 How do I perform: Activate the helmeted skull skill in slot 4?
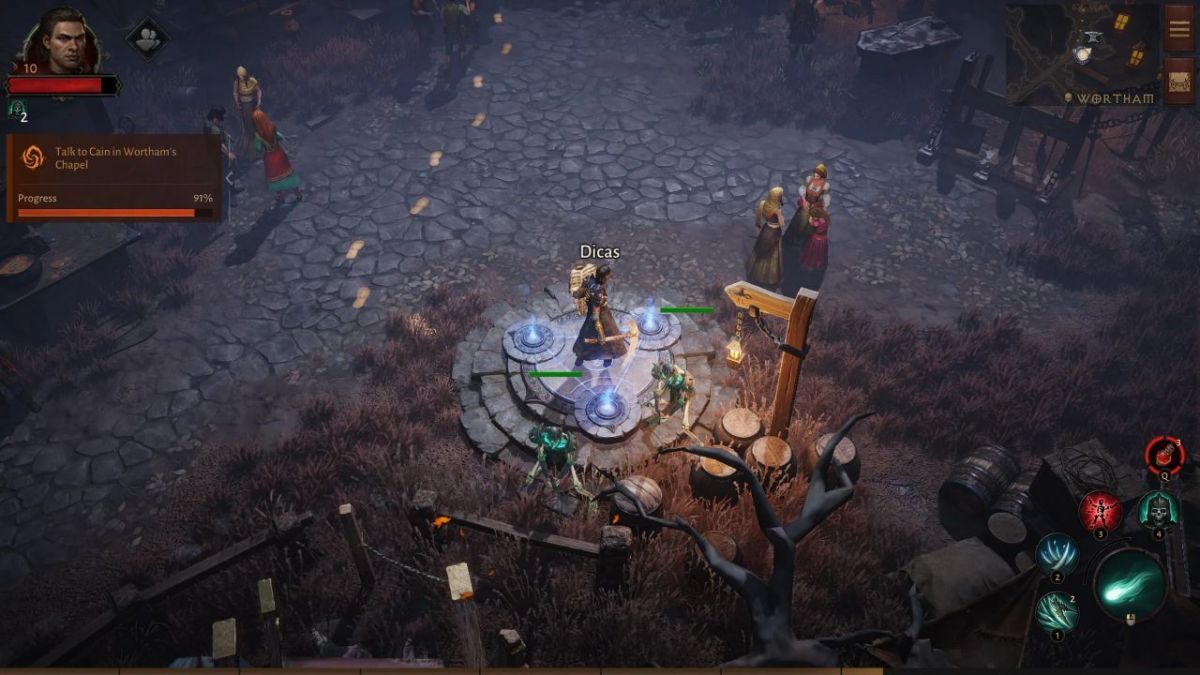[1158, 511]
